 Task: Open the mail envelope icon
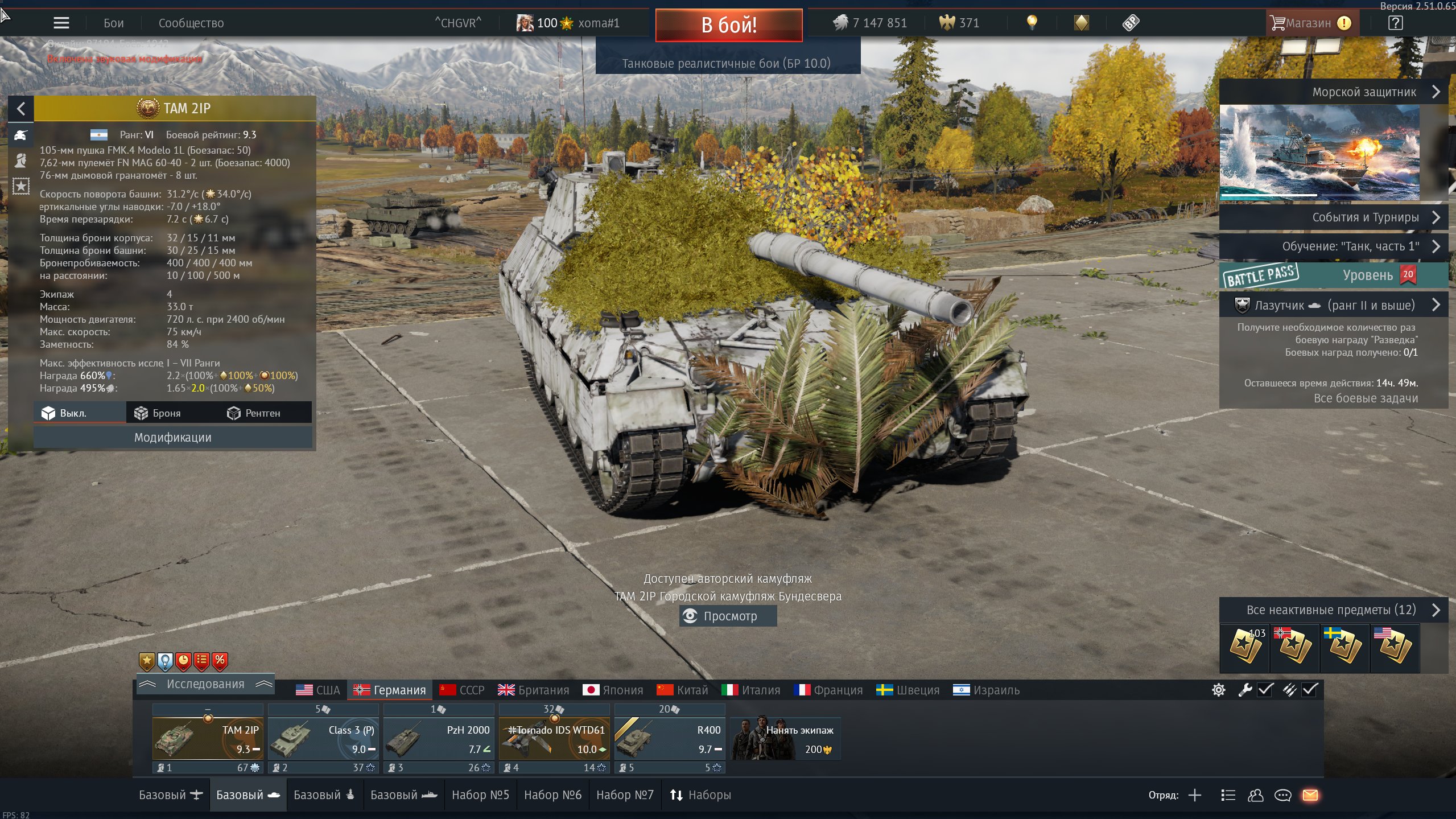(1310, 795)
